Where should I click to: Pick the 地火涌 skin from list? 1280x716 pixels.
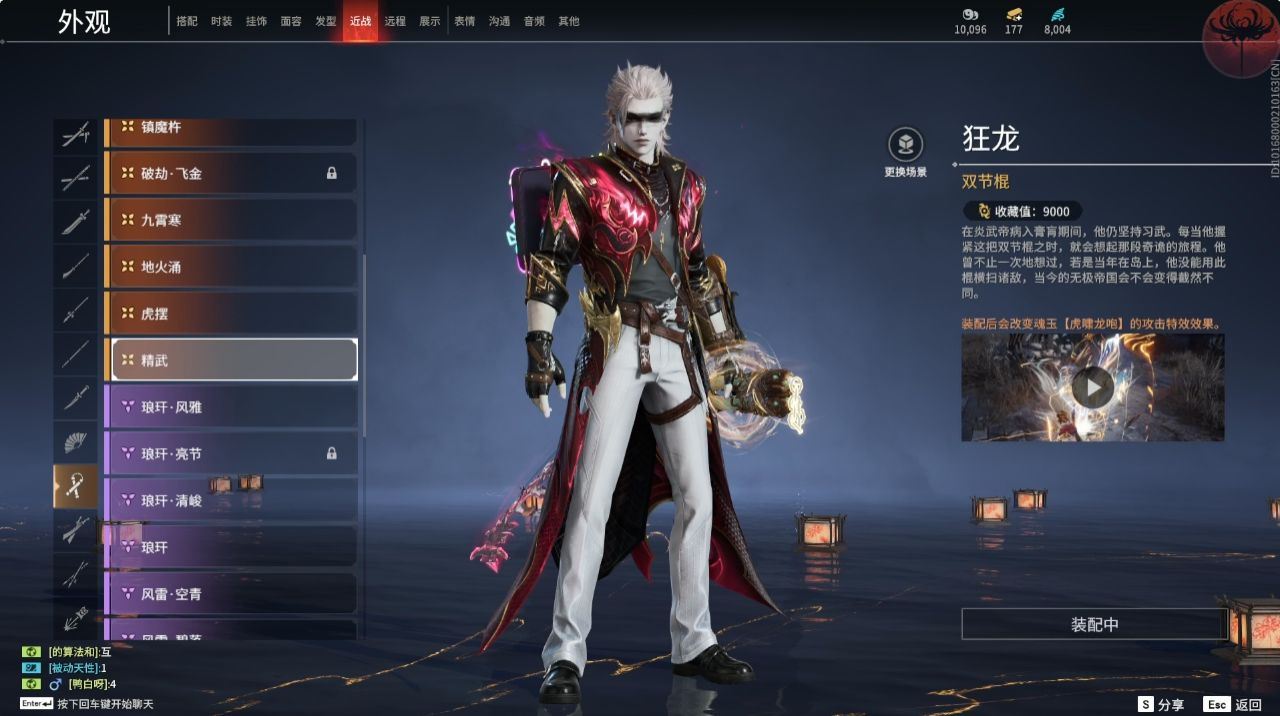tap(231, 267)
